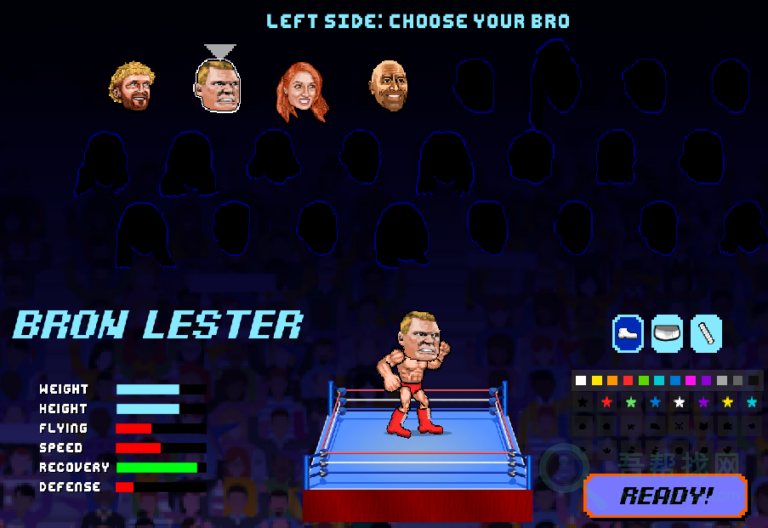Select the yellow star pattern
This screenshot has width=768, height=528.
[x=729, y=402]
